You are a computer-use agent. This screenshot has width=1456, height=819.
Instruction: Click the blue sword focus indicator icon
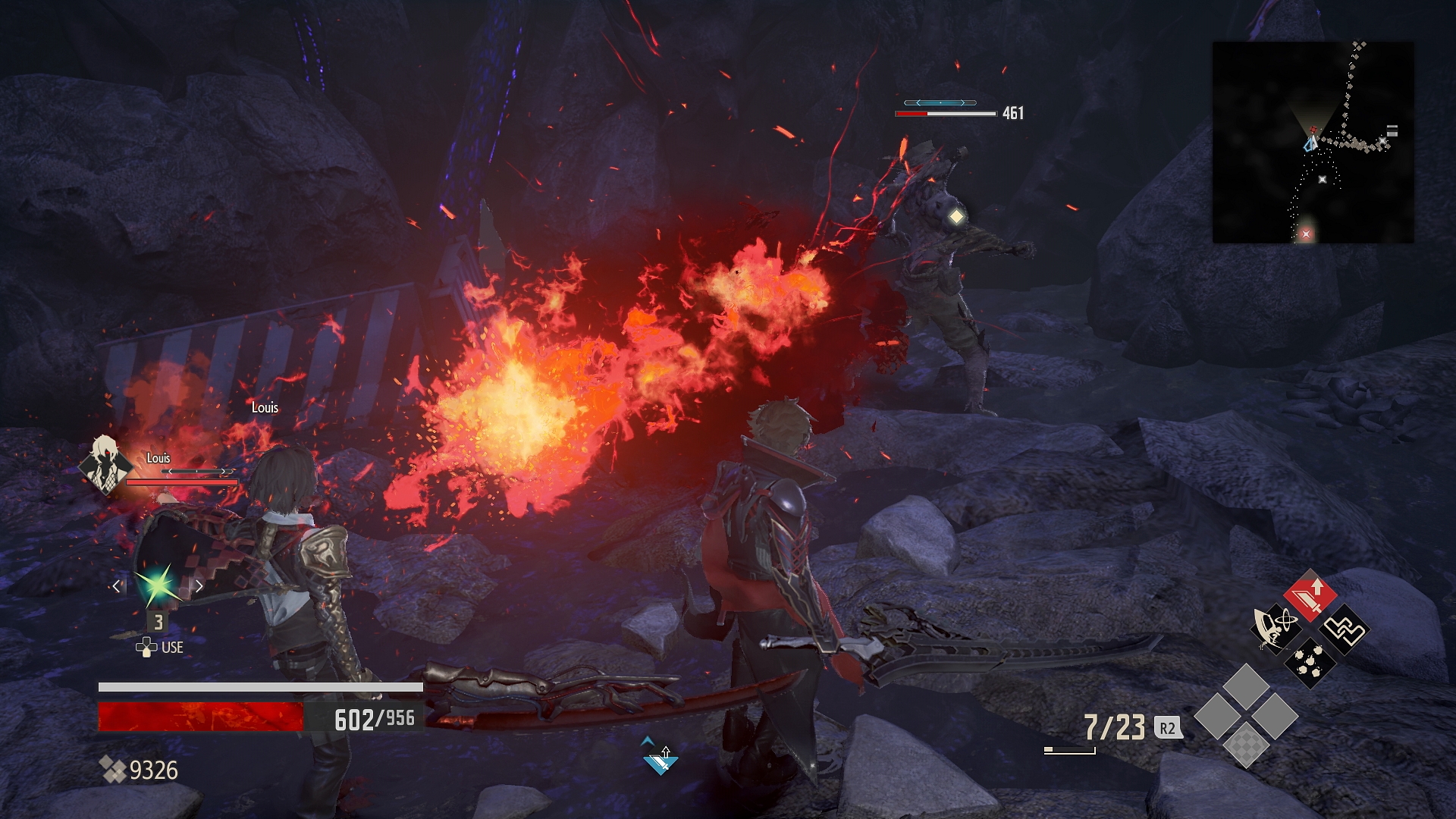(660, 758)
